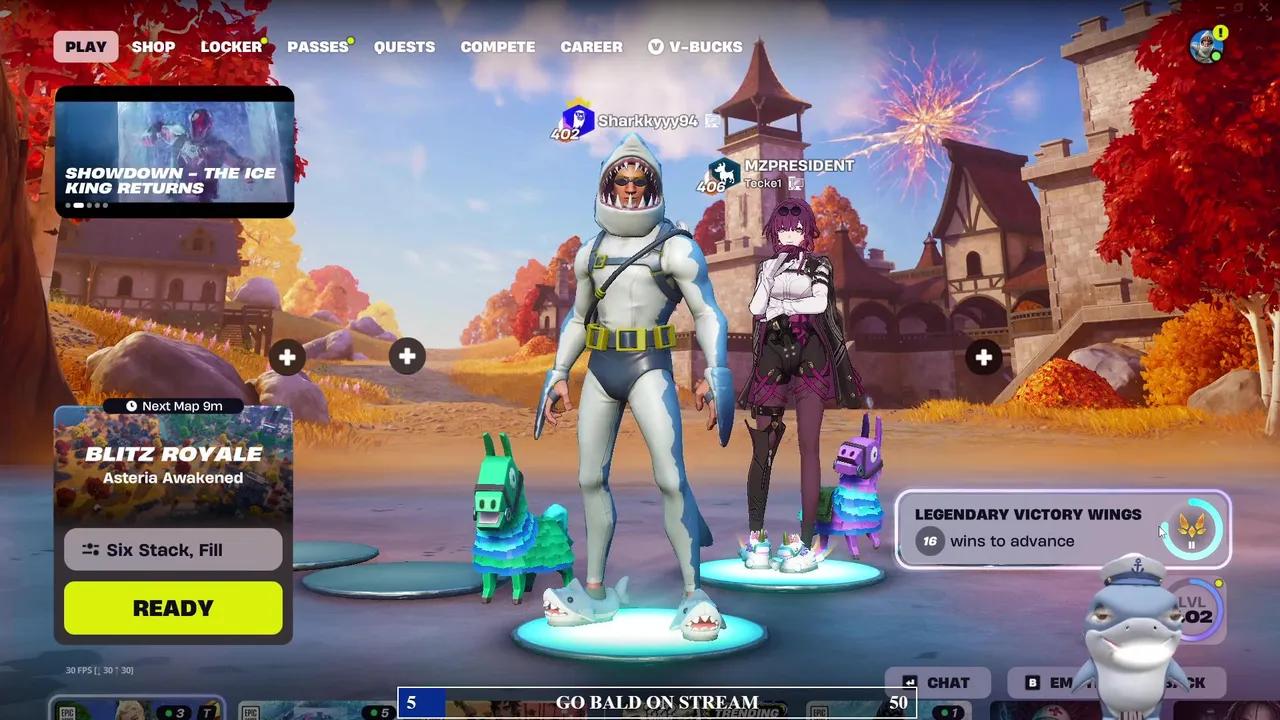
Task: Open your profile avatar in the top right
Action: [1204, 46]
